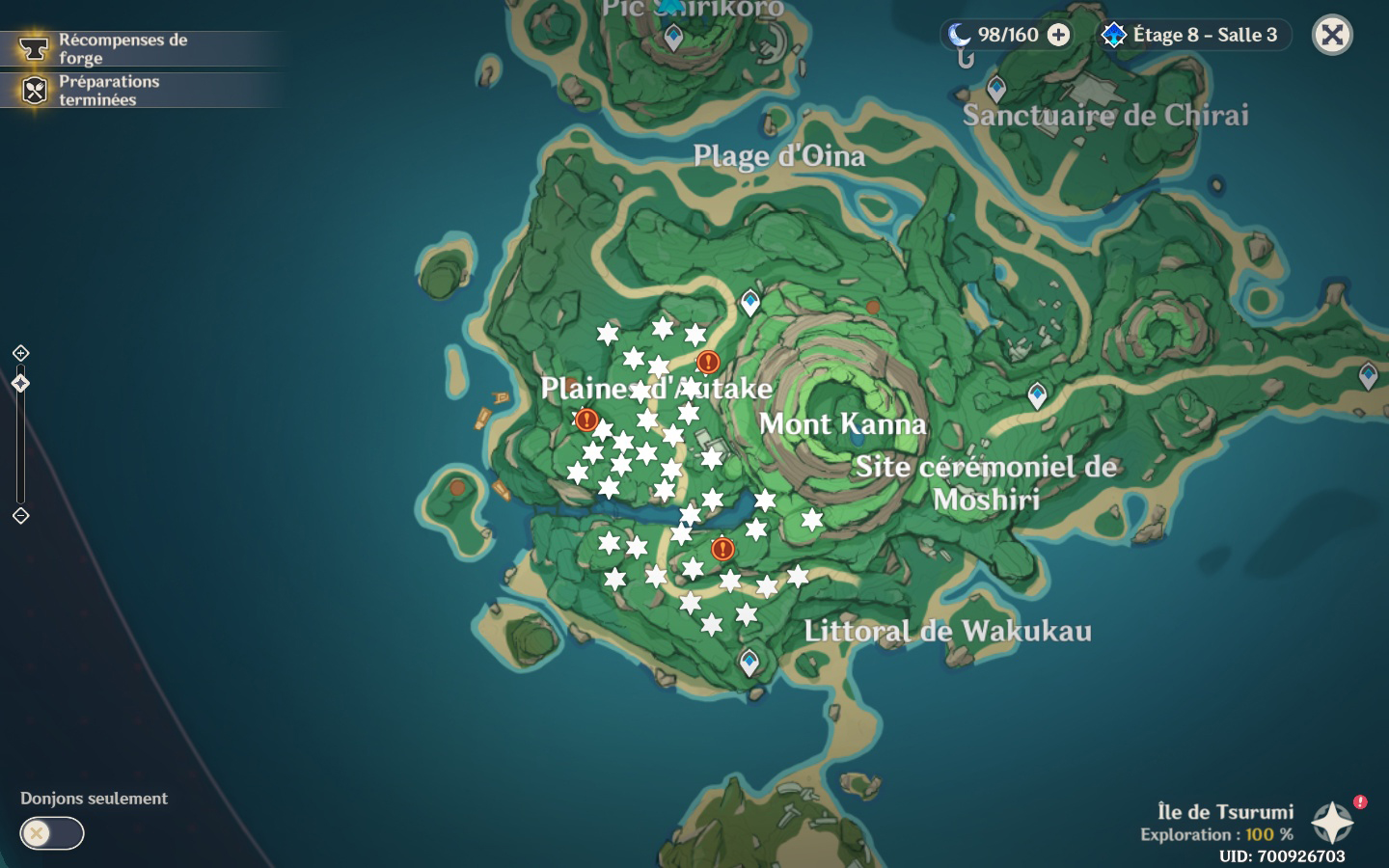The image size is (1389, 868).
Task: Select the teleport waypoint at the far east edge
Action: [x=1368, y=374]
